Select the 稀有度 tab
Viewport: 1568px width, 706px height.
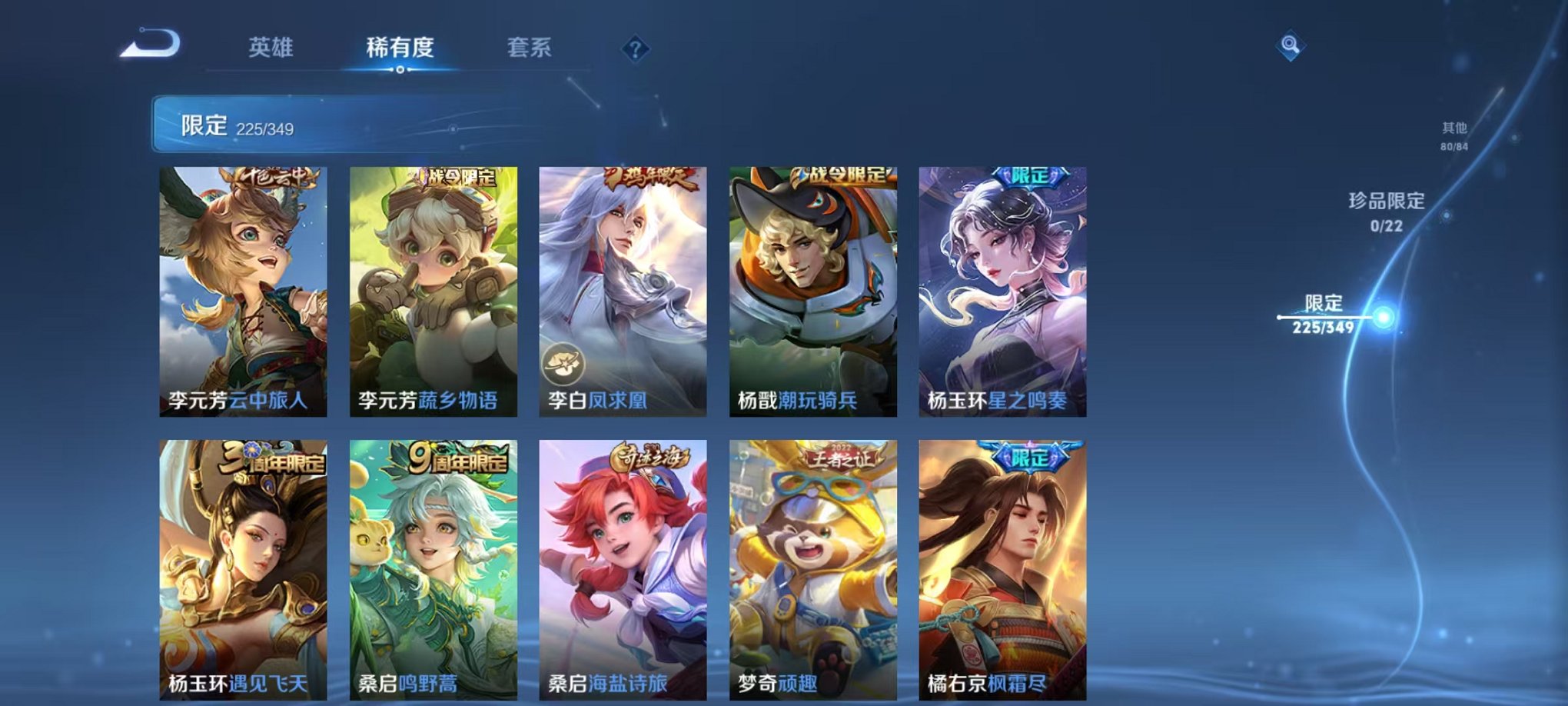click(400, 48)
